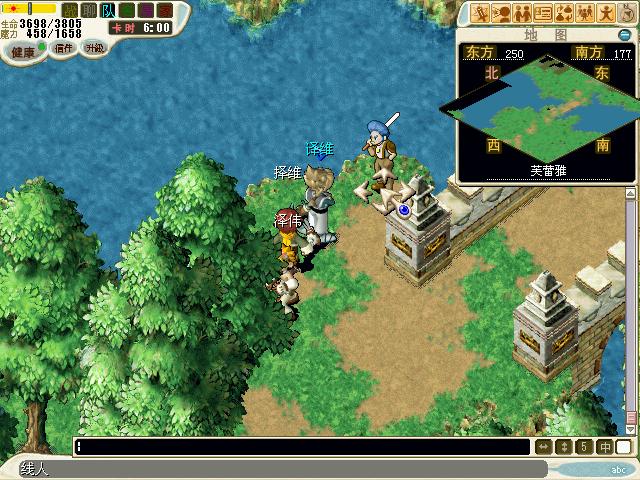Pick the white chat text color swatch

point(624,446)
